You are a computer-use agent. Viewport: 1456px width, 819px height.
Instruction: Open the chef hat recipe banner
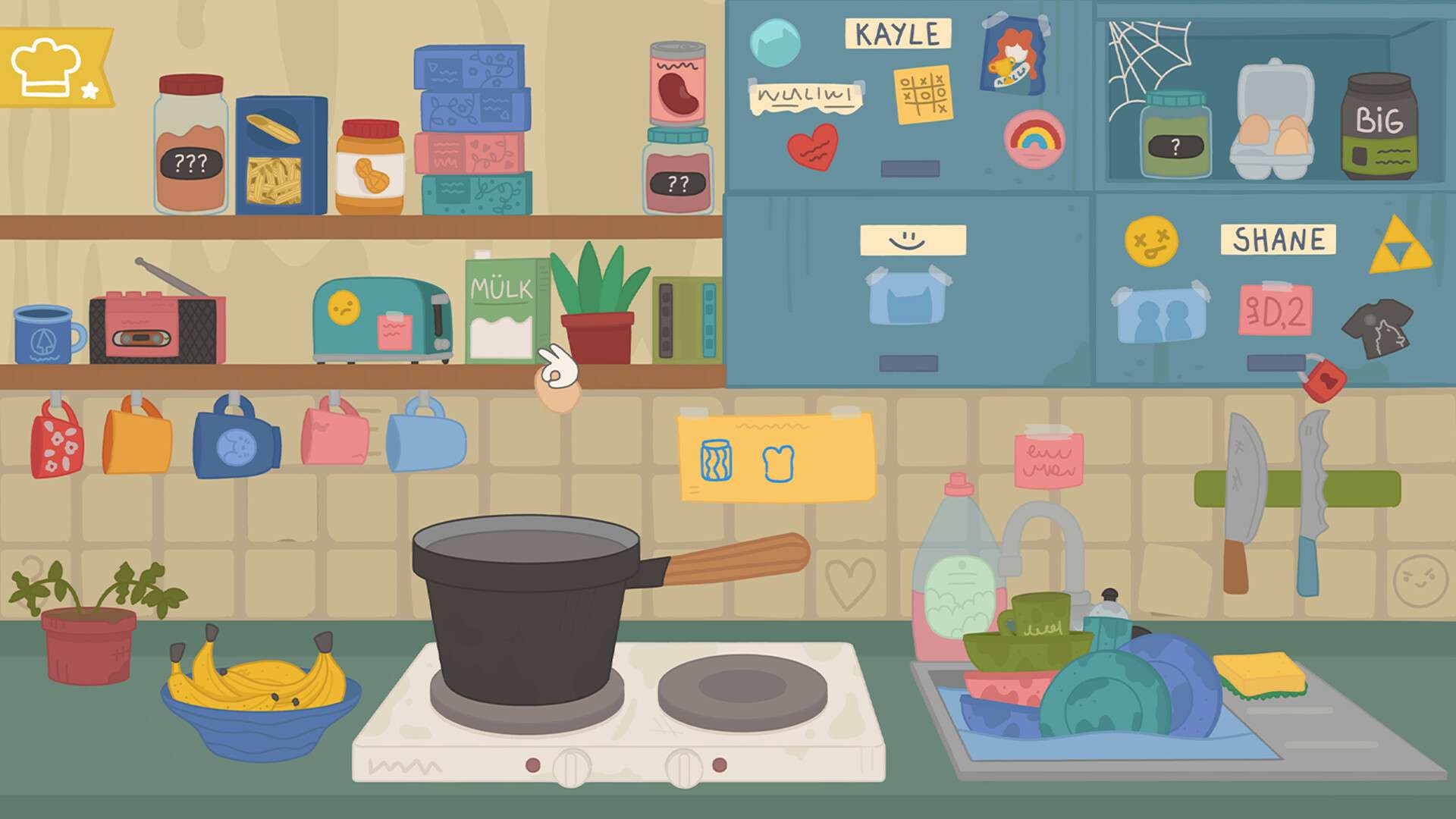pyautogui.click(x=52, y=67)
